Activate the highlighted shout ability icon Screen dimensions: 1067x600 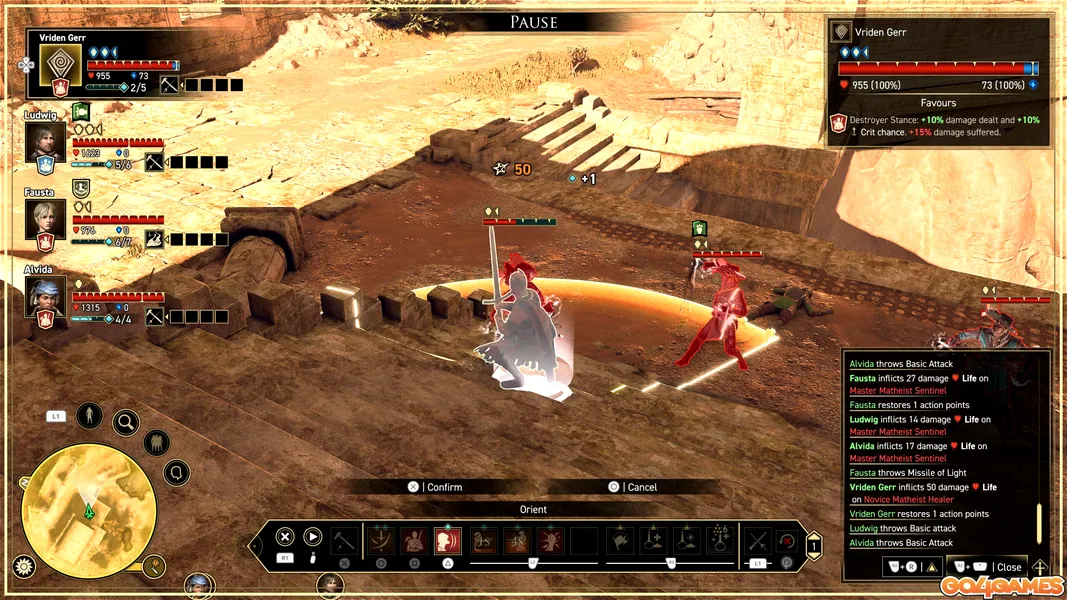(x=447, y=541)
